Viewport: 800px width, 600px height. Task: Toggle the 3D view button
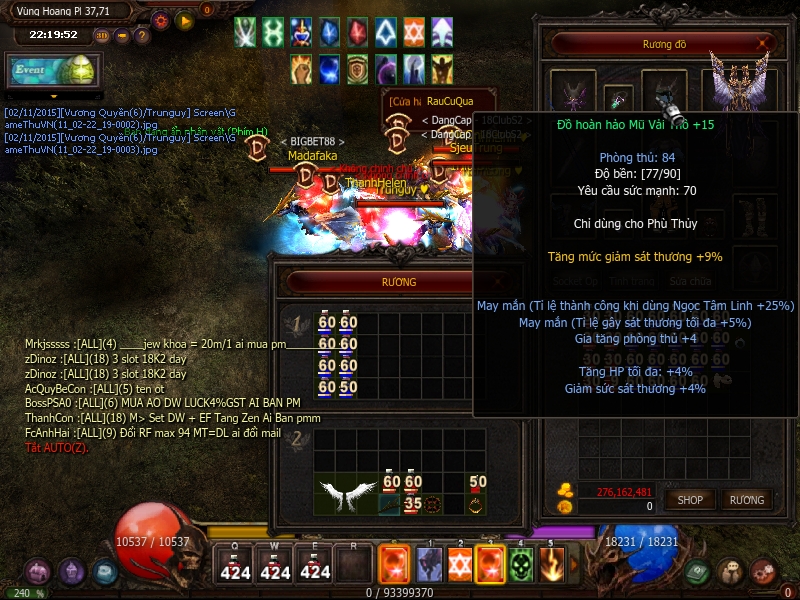coord(103,36)
